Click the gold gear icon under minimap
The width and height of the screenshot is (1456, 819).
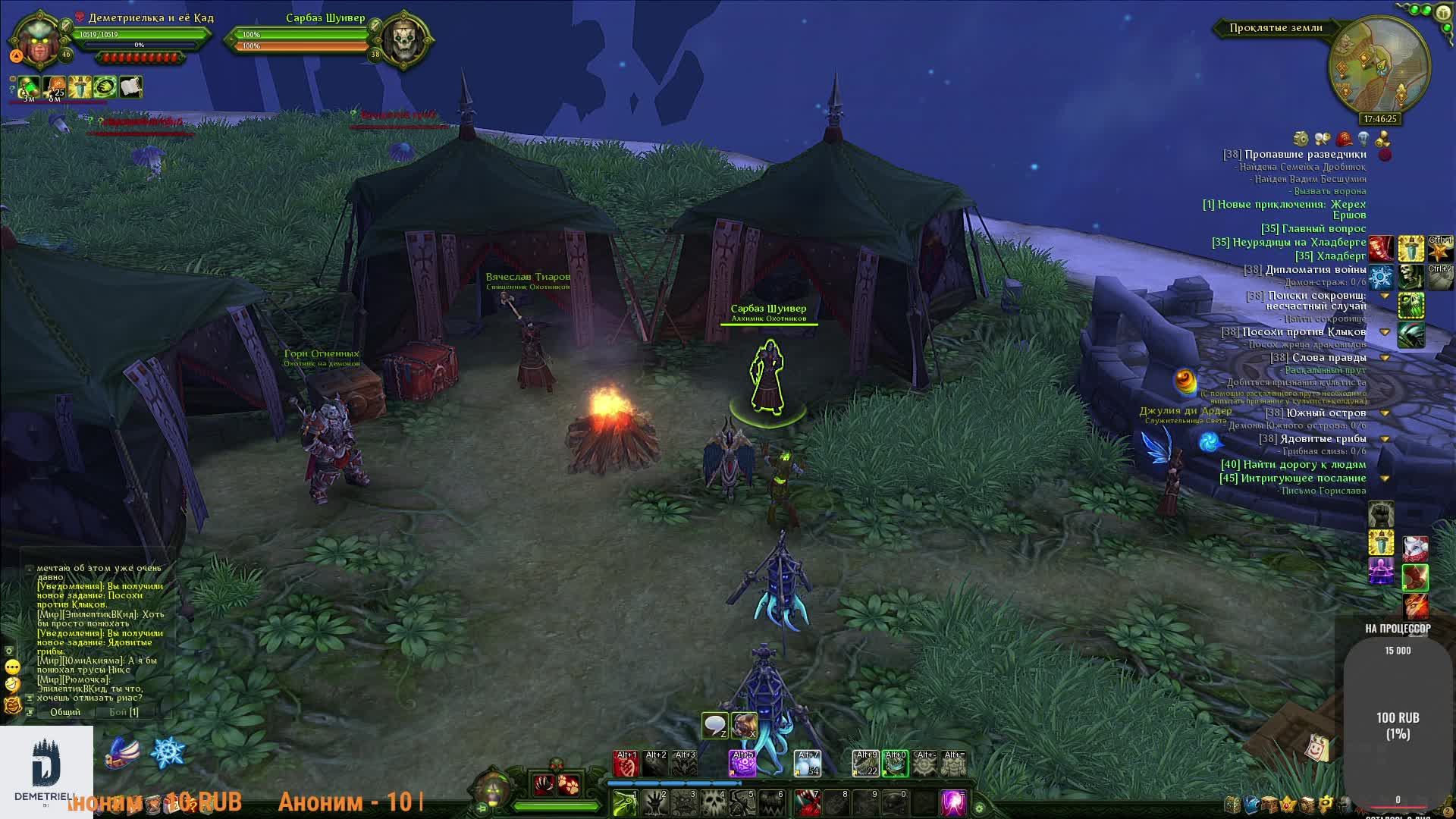(x=1301, y=138)
